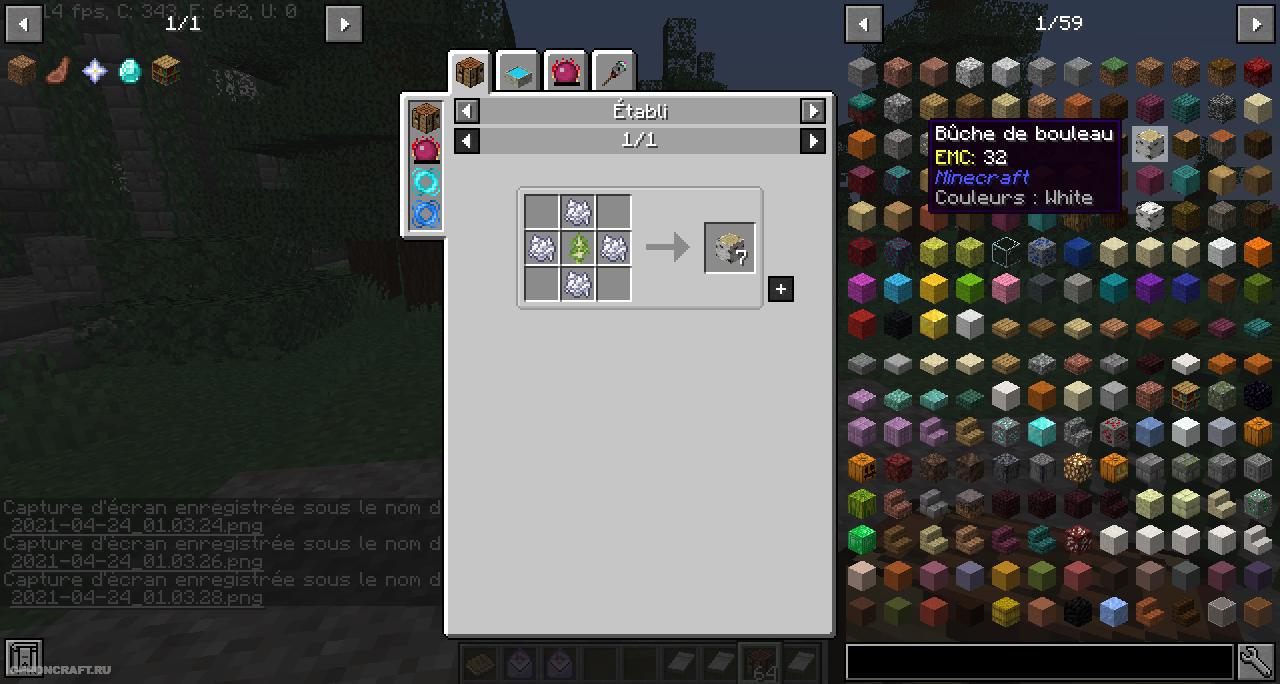Click the bookmarked leather item
The image size is (1280, 684).
coord(58,70)
